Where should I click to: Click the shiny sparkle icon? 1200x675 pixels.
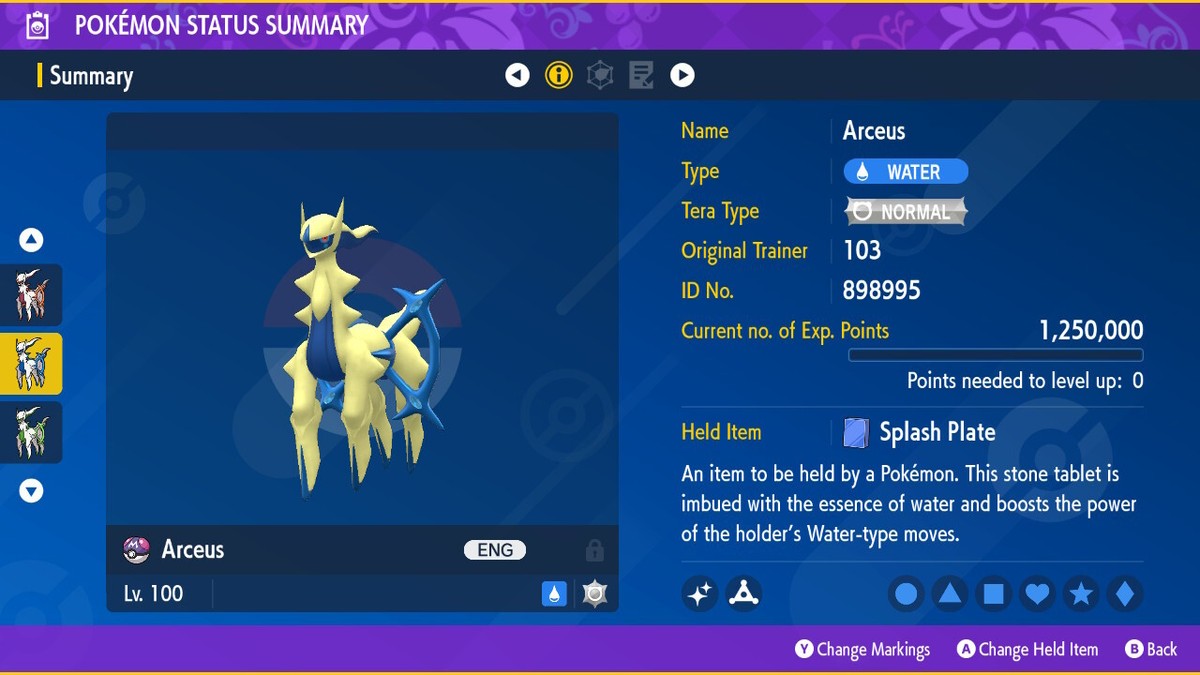click(700, 594)
